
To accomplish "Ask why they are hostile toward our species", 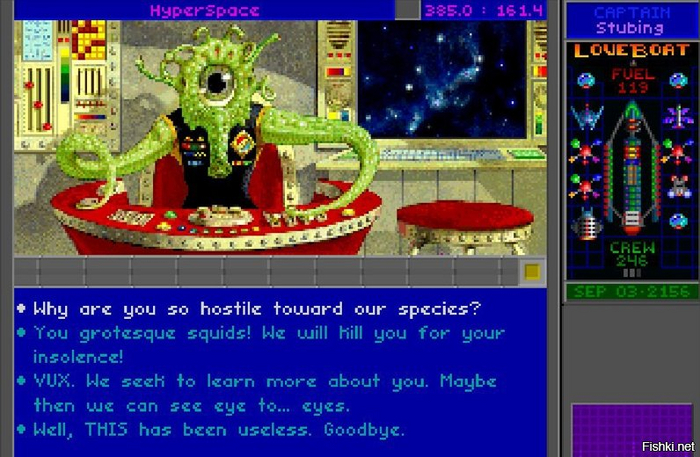I will (x=257, y=308).
